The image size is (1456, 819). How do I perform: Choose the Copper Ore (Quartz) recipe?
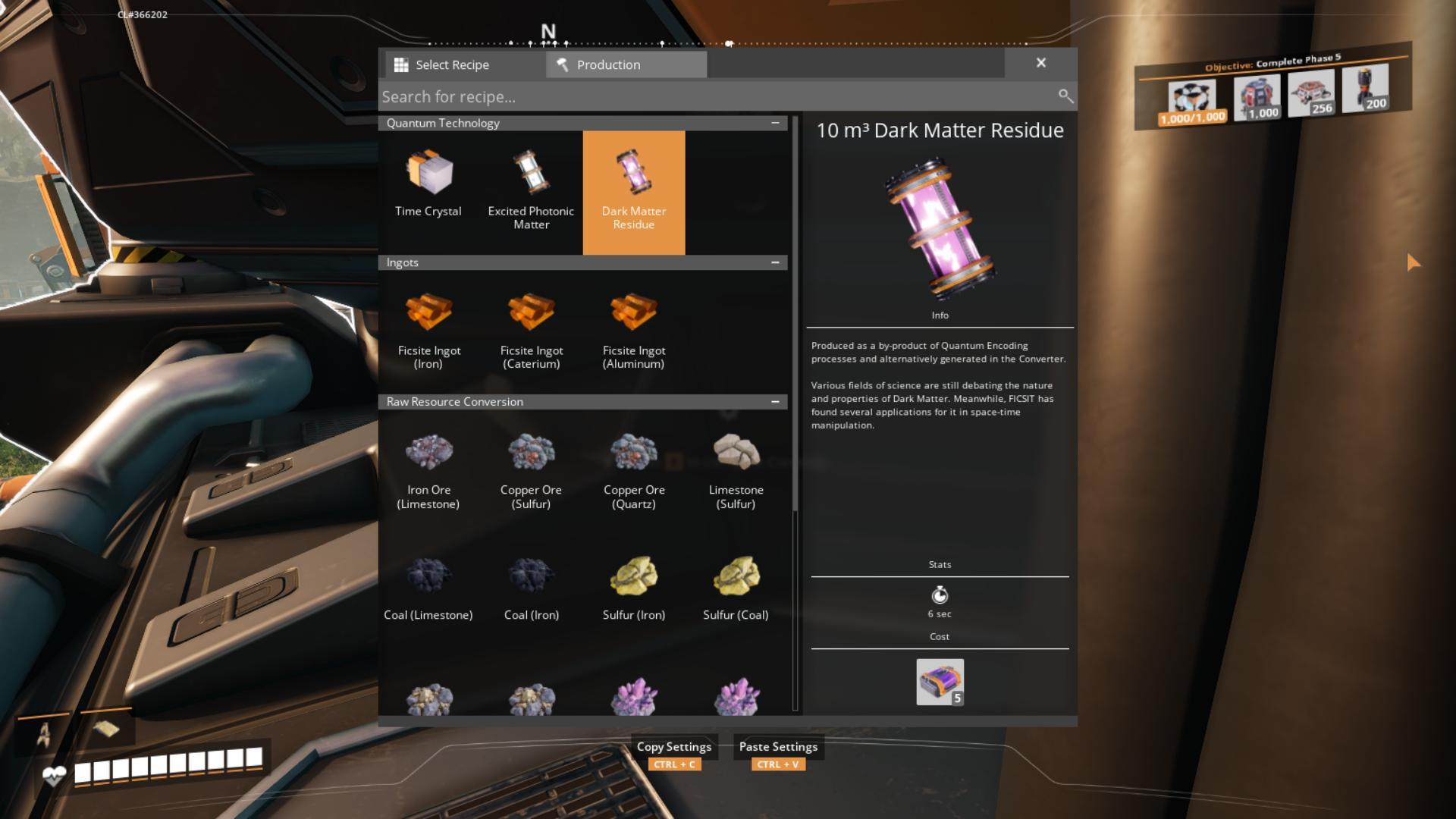tap(634, 469)
